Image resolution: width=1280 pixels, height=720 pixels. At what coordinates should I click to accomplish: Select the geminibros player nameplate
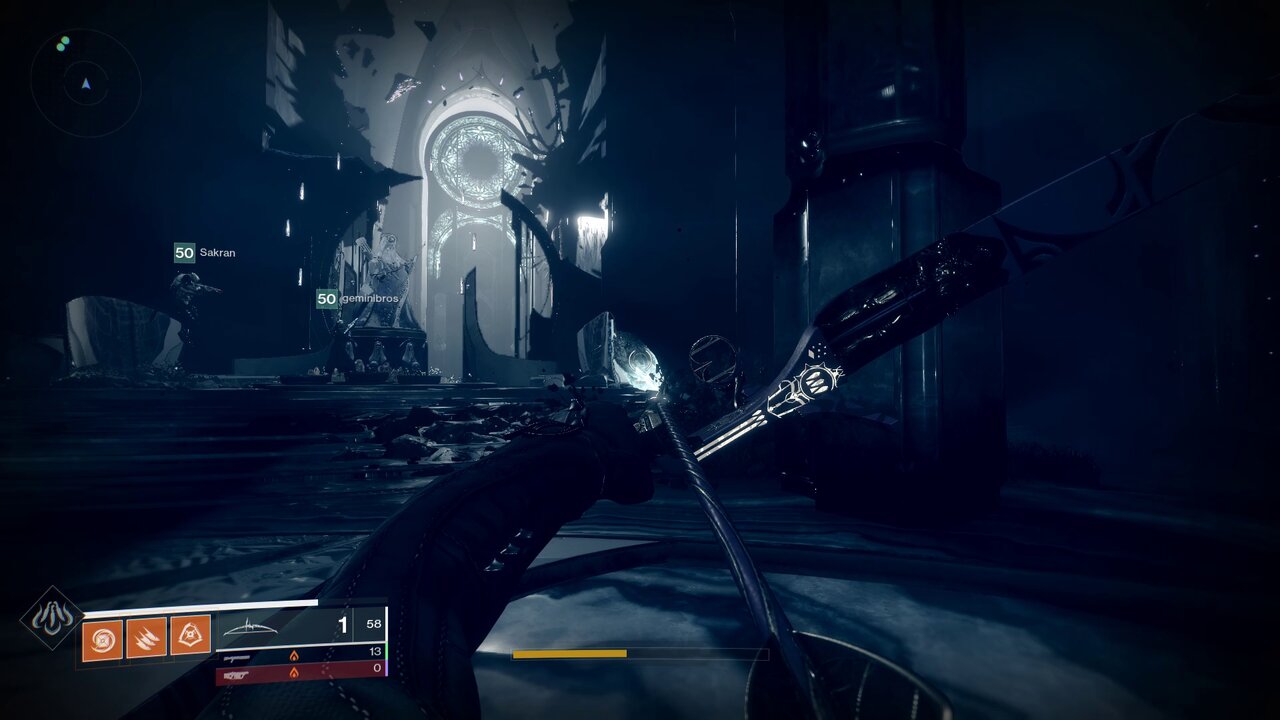tap(357, 299)
